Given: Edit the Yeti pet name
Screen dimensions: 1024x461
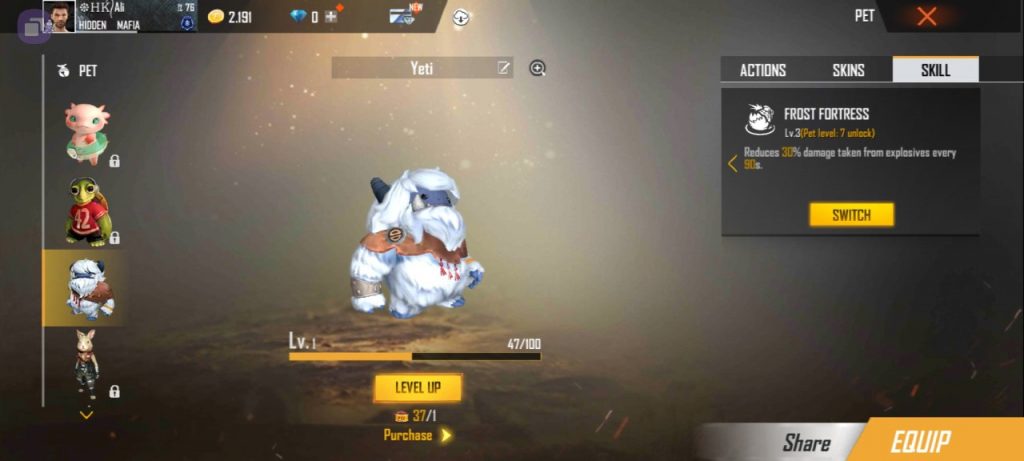Looking at the screenshot, I should click(x=504, y=68).
